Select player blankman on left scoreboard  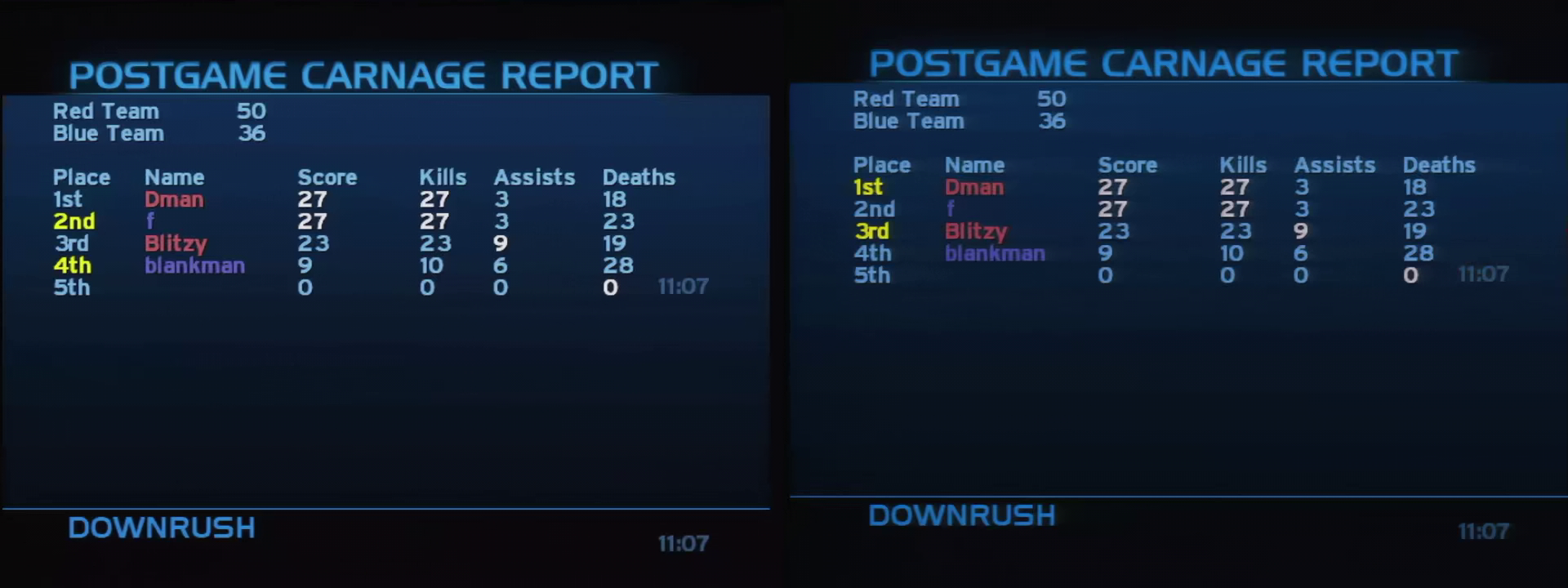(194, 265)
